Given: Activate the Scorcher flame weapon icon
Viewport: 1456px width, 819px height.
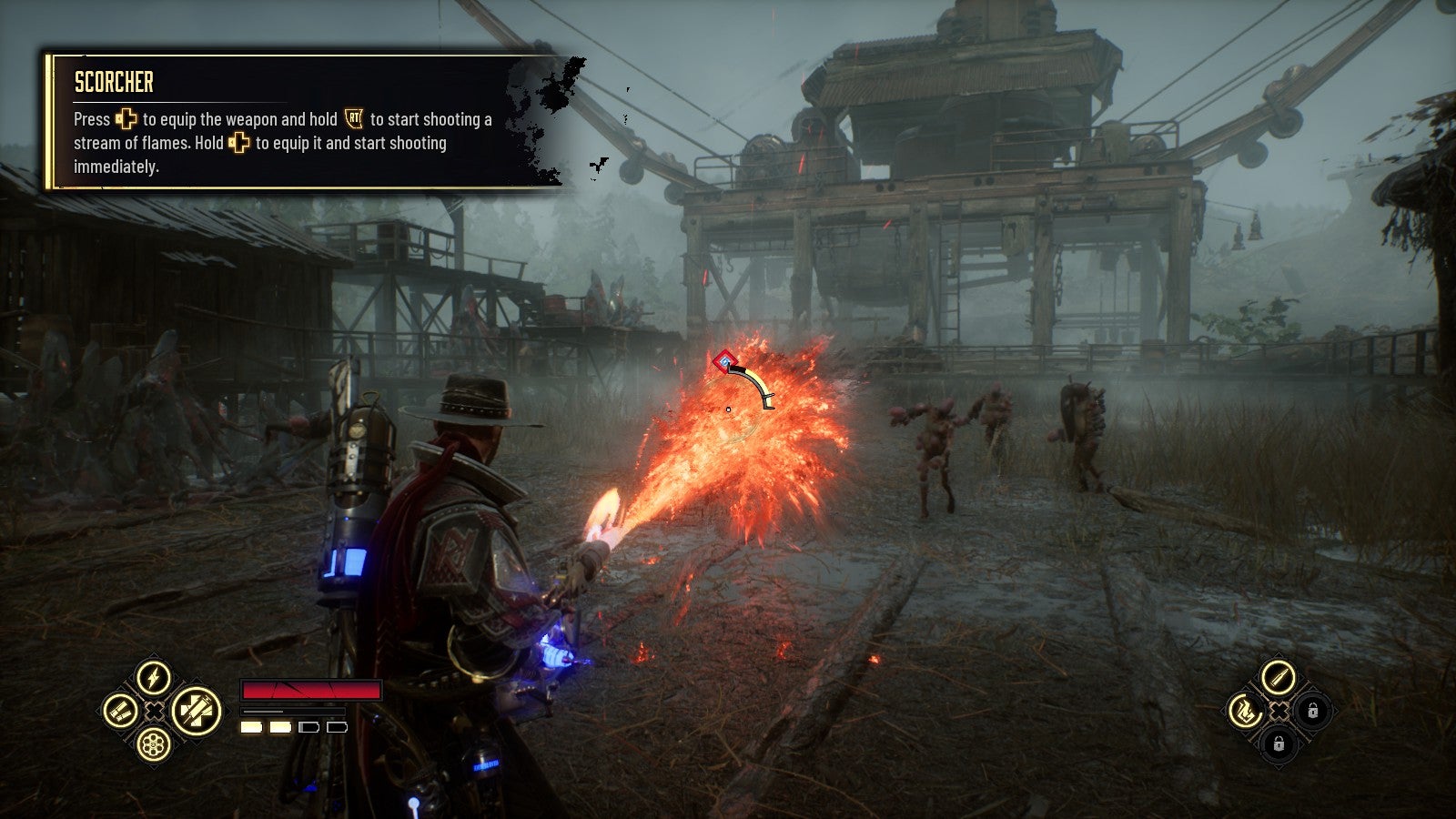Looking at the screenshot, I should pos(1244,711).
